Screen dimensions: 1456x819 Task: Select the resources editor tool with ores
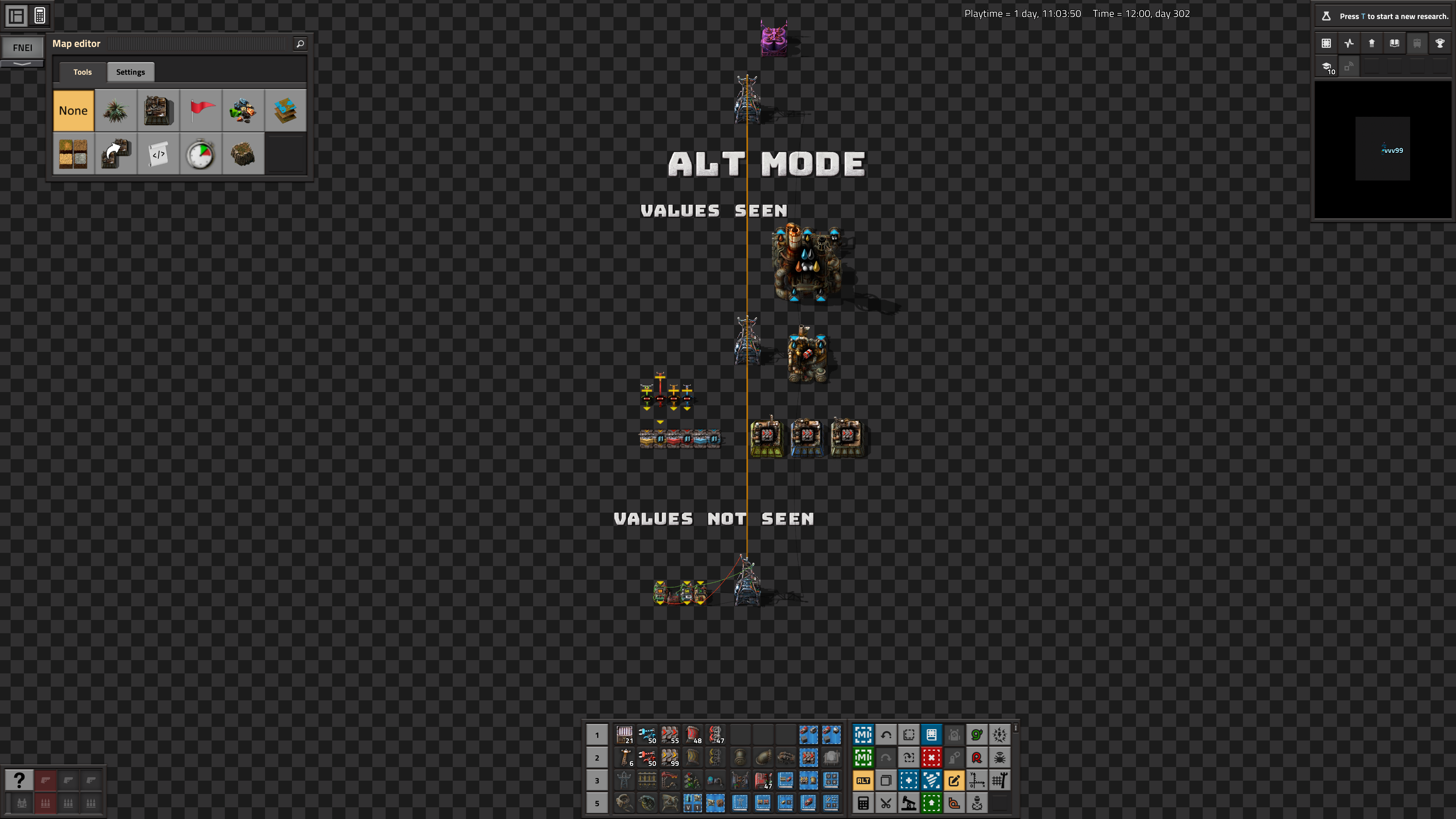[x=243, y=110]
